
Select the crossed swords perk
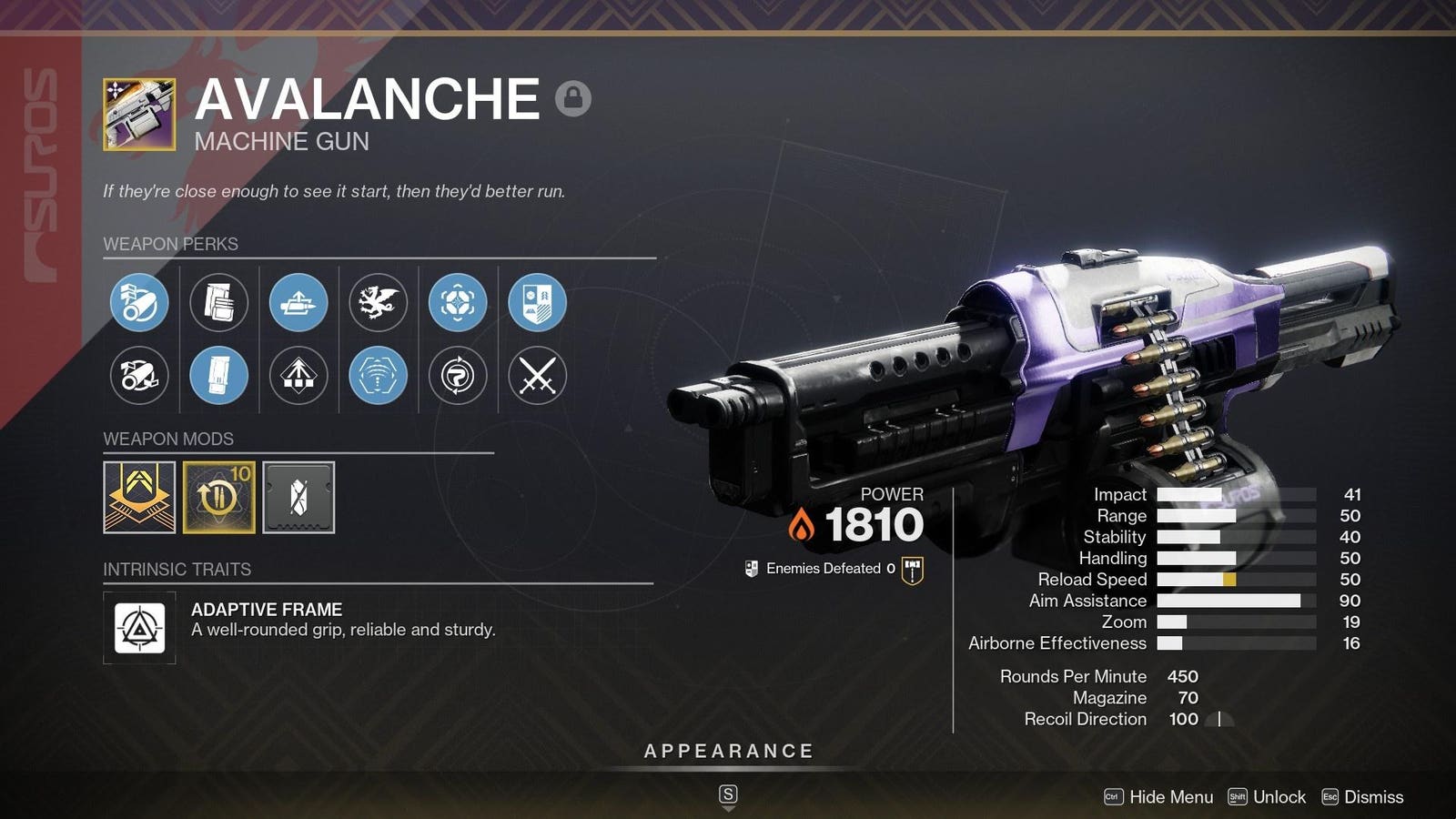(537, 376)
